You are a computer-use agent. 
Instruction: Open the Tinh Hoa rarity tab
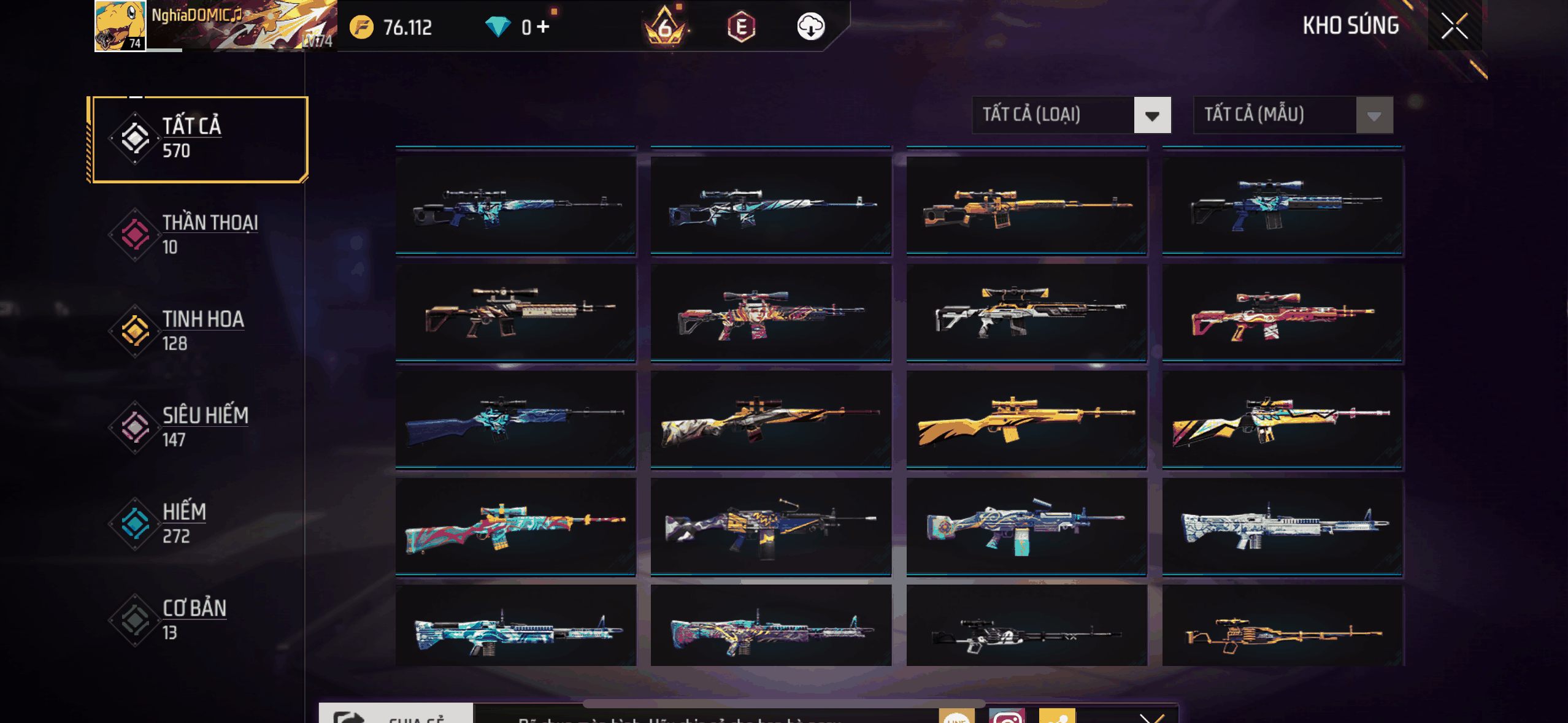point(198,331)
